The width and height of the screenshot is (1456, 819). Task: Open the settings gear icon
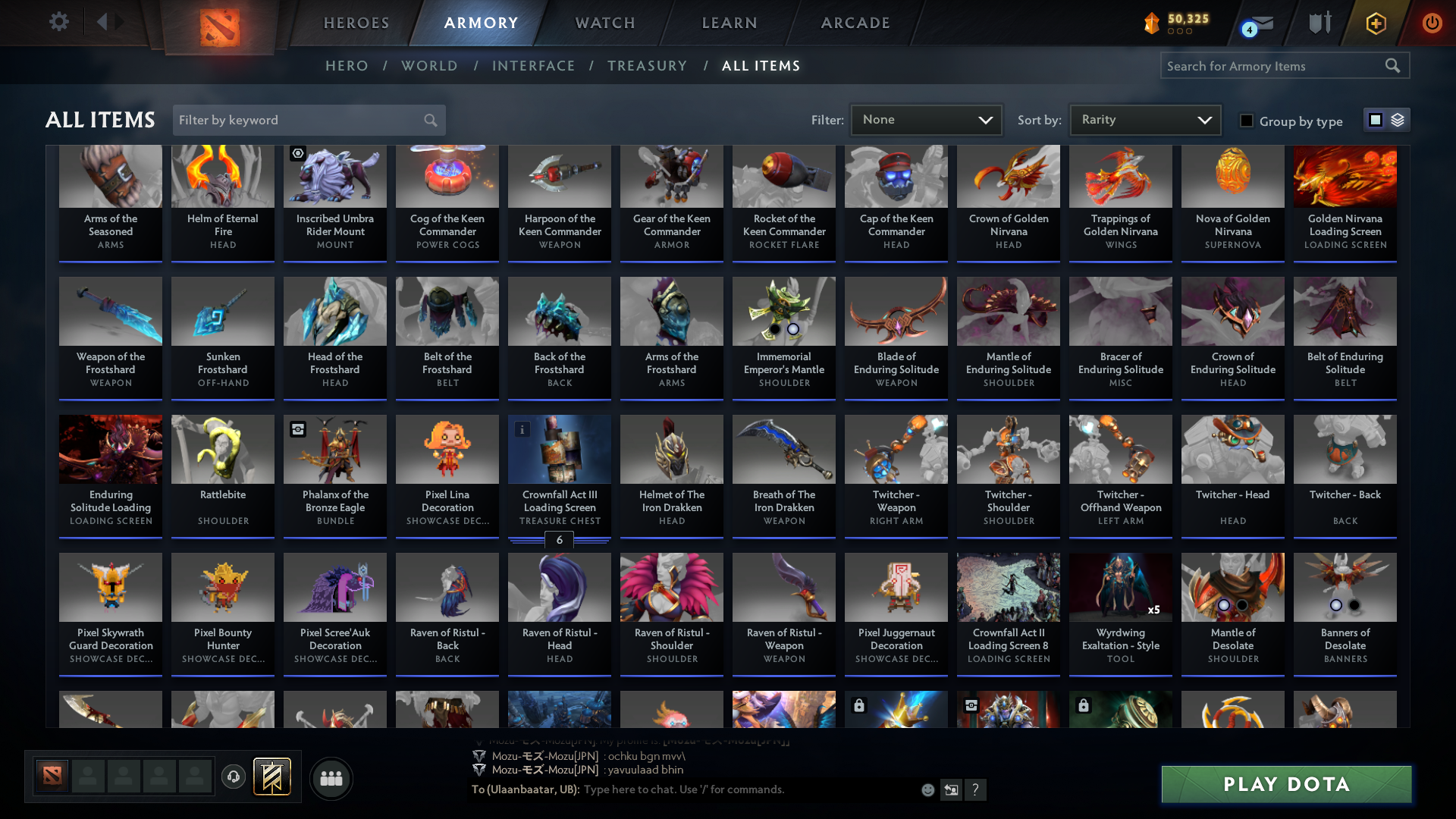[x=58, y=22]
